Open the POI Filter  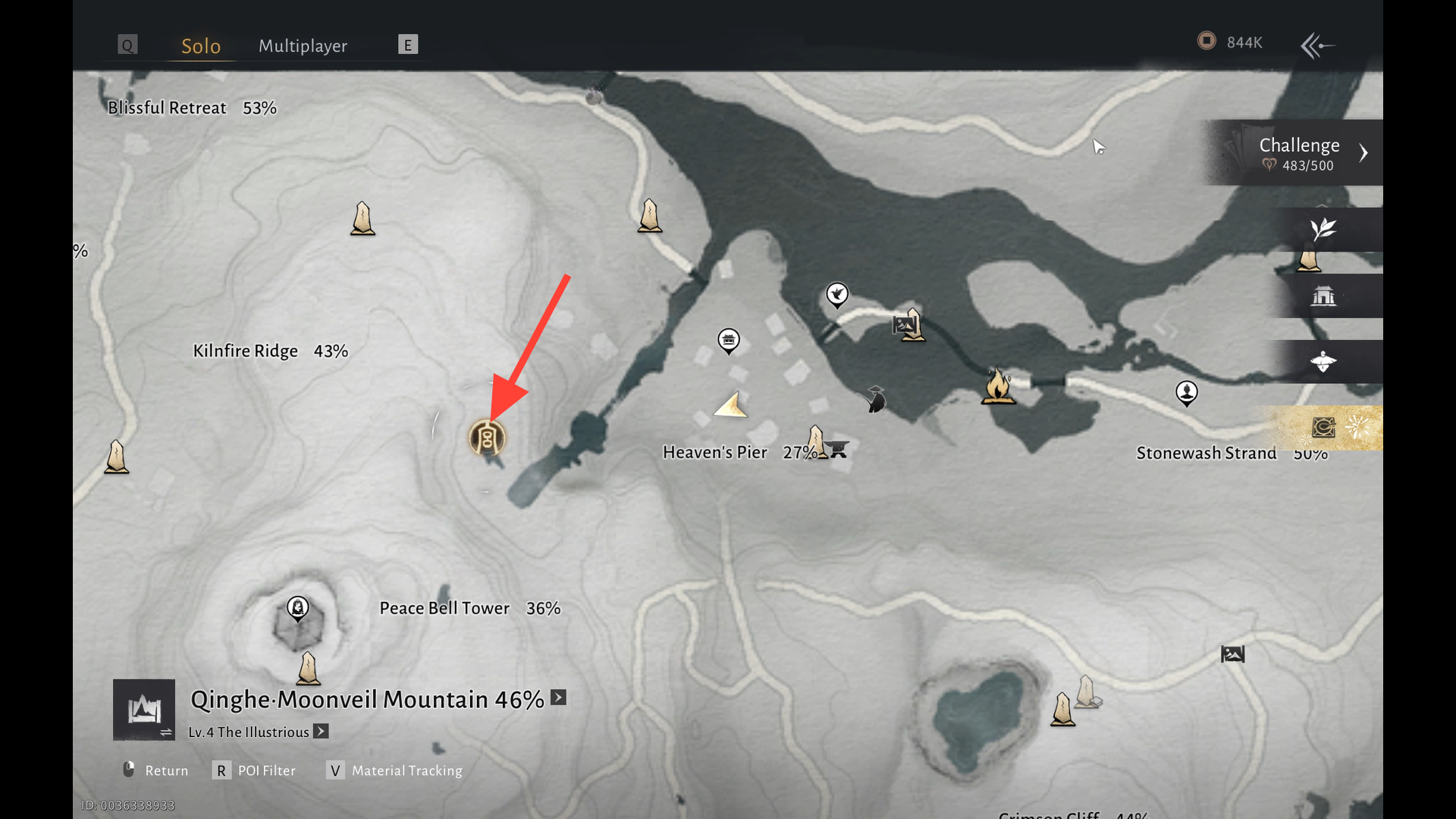(254, 770)
